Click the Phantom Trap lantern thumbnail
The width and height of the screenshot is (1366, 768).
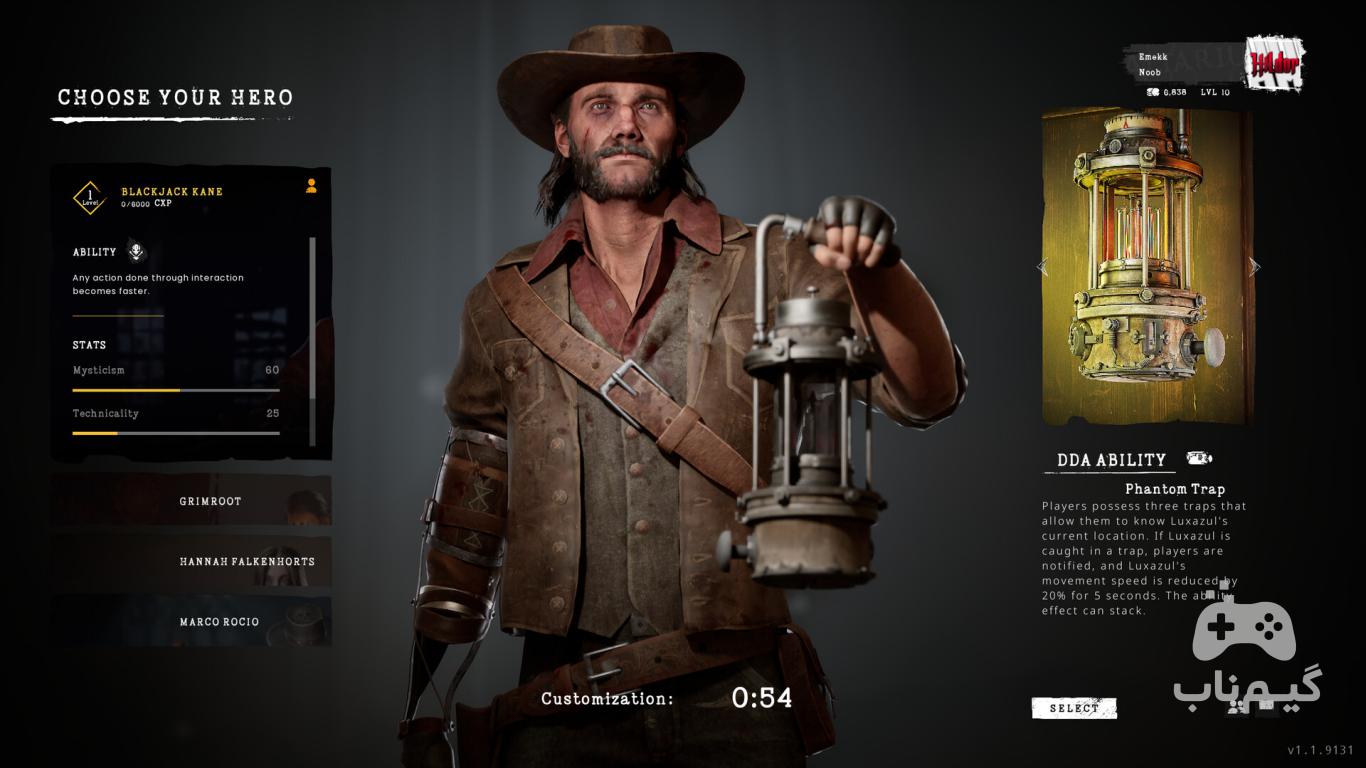pos(1147,267)
